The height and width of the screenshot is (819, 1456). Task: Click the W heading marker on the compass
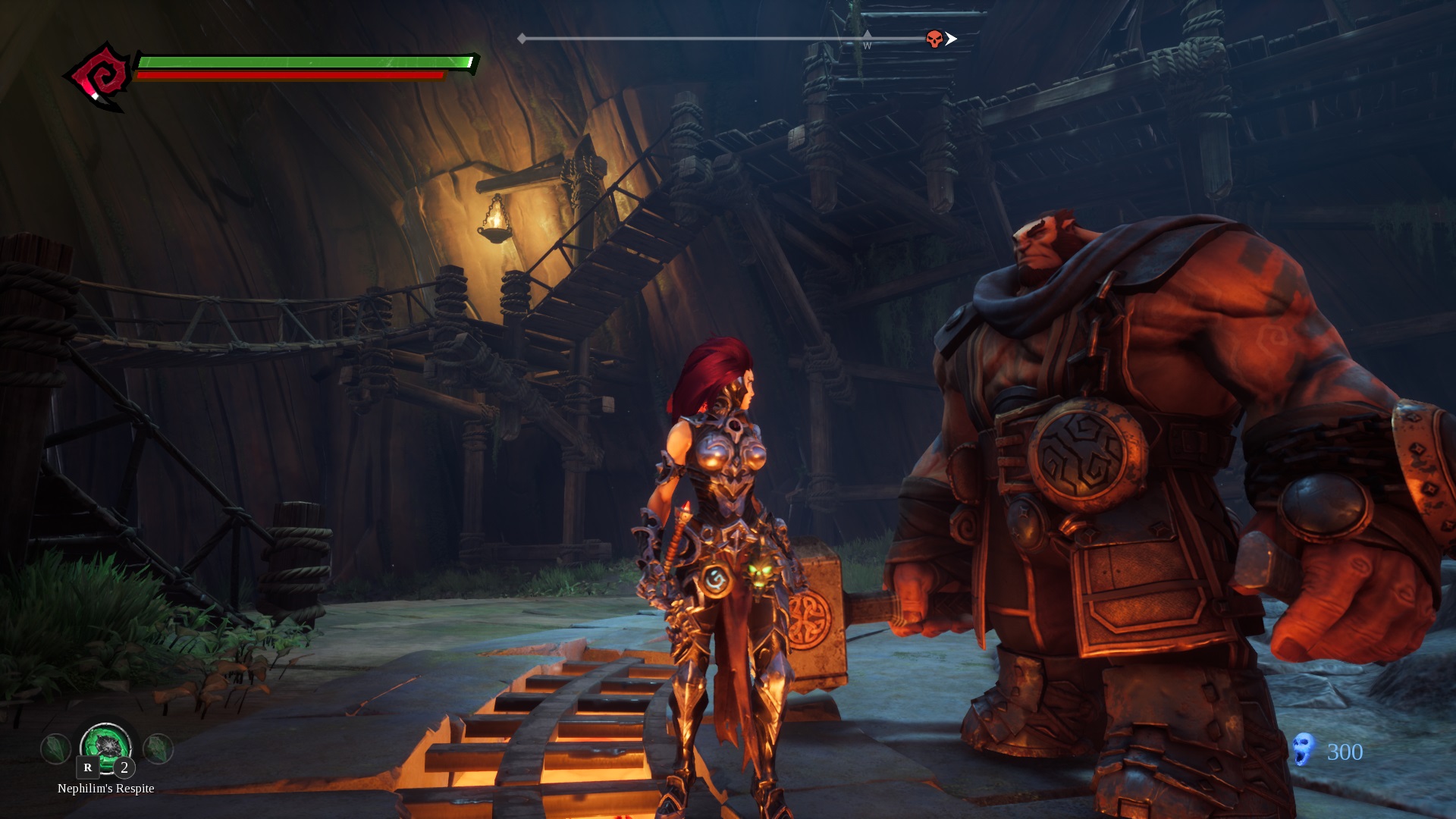[x=867, y=45]
